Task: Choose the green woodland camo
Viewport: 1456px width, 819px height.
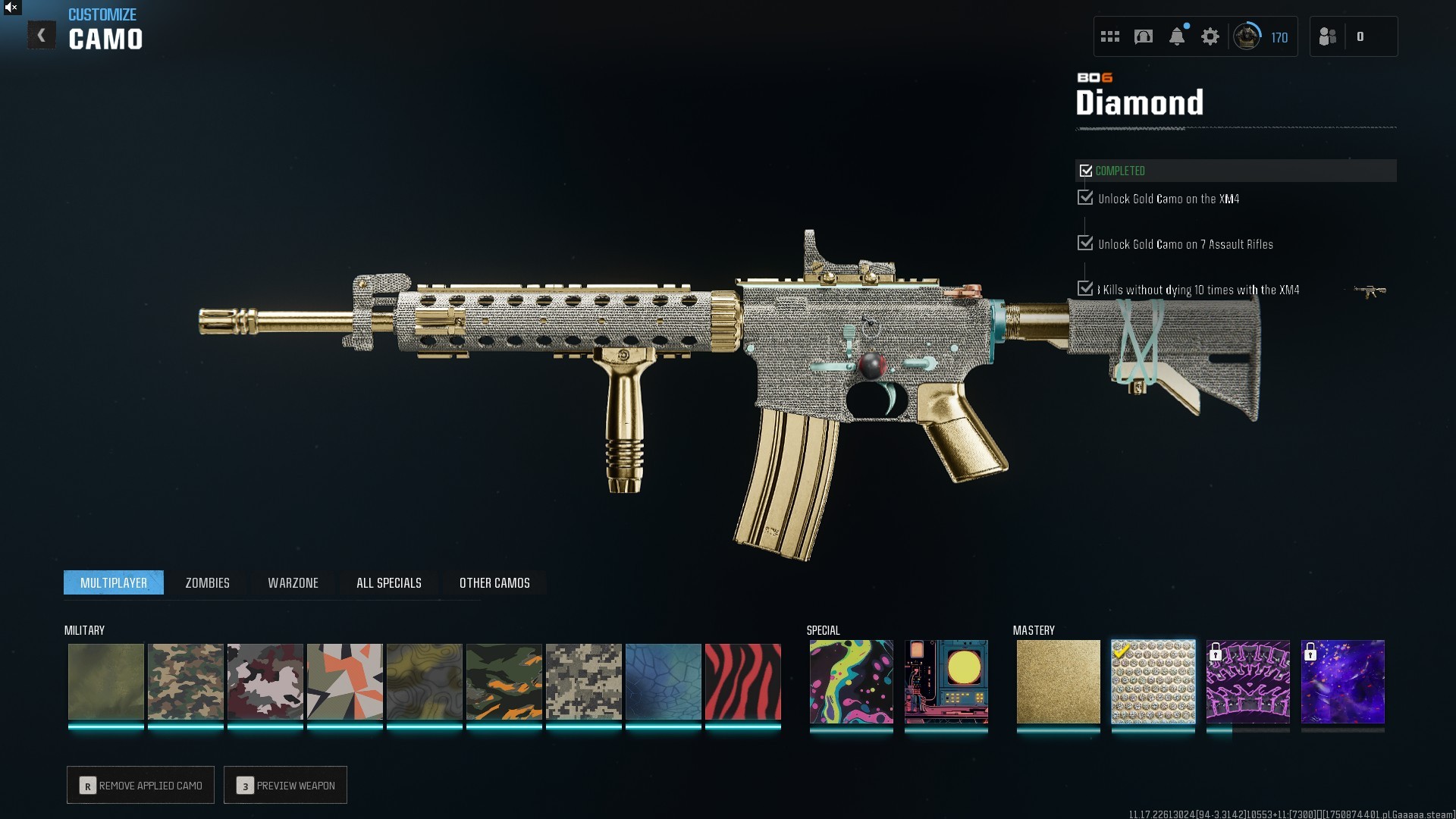Action: click(185, 681)
